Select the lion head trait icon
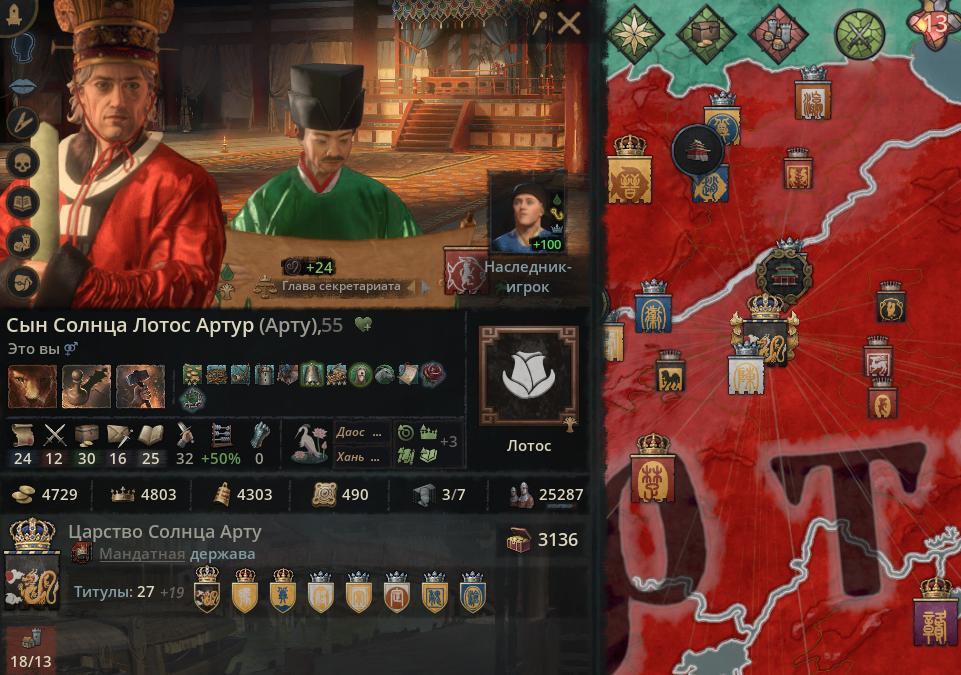The image size is (961, 675). (x=32, y=386)
